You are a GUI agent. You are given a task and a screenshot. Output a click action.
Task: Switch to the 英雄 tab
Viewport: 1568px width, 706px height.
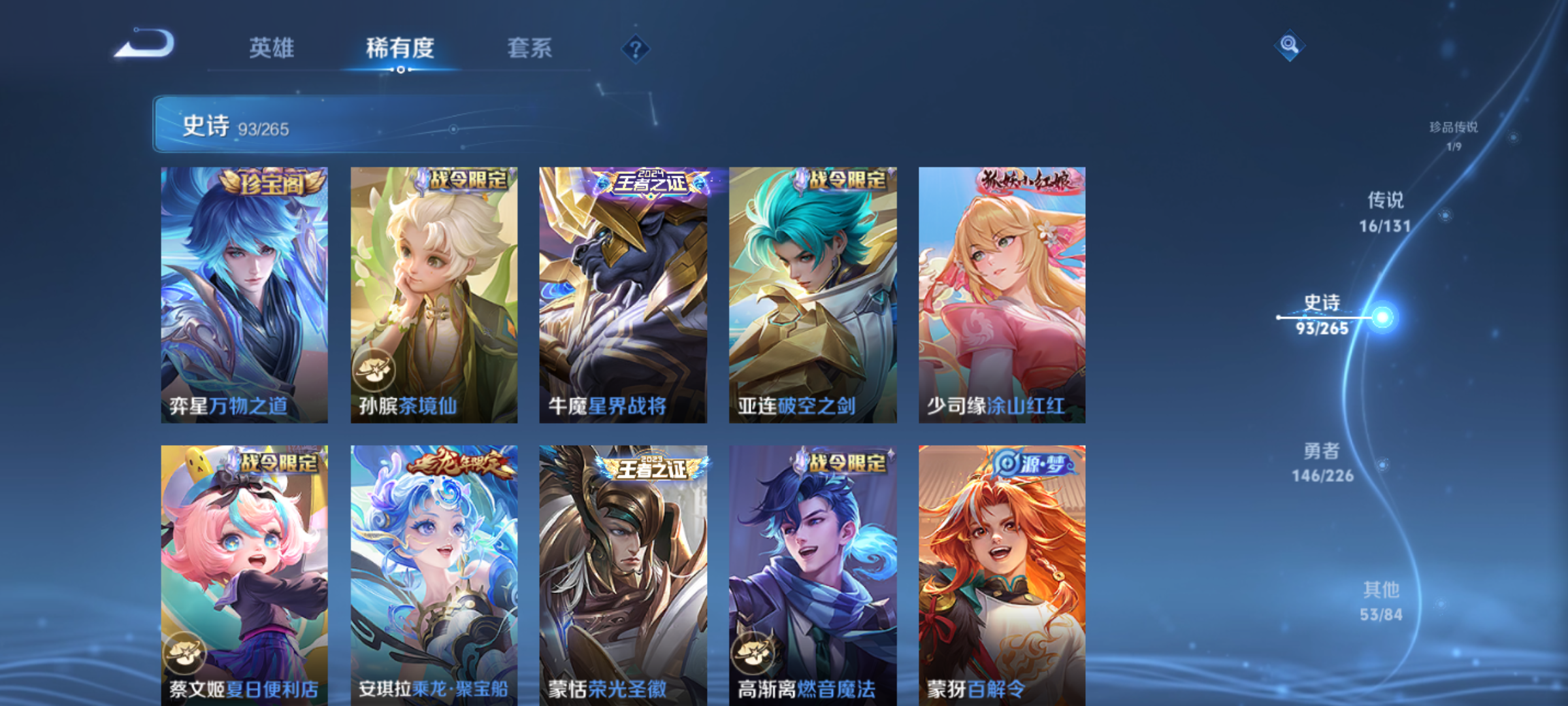(x=271, y=48)
